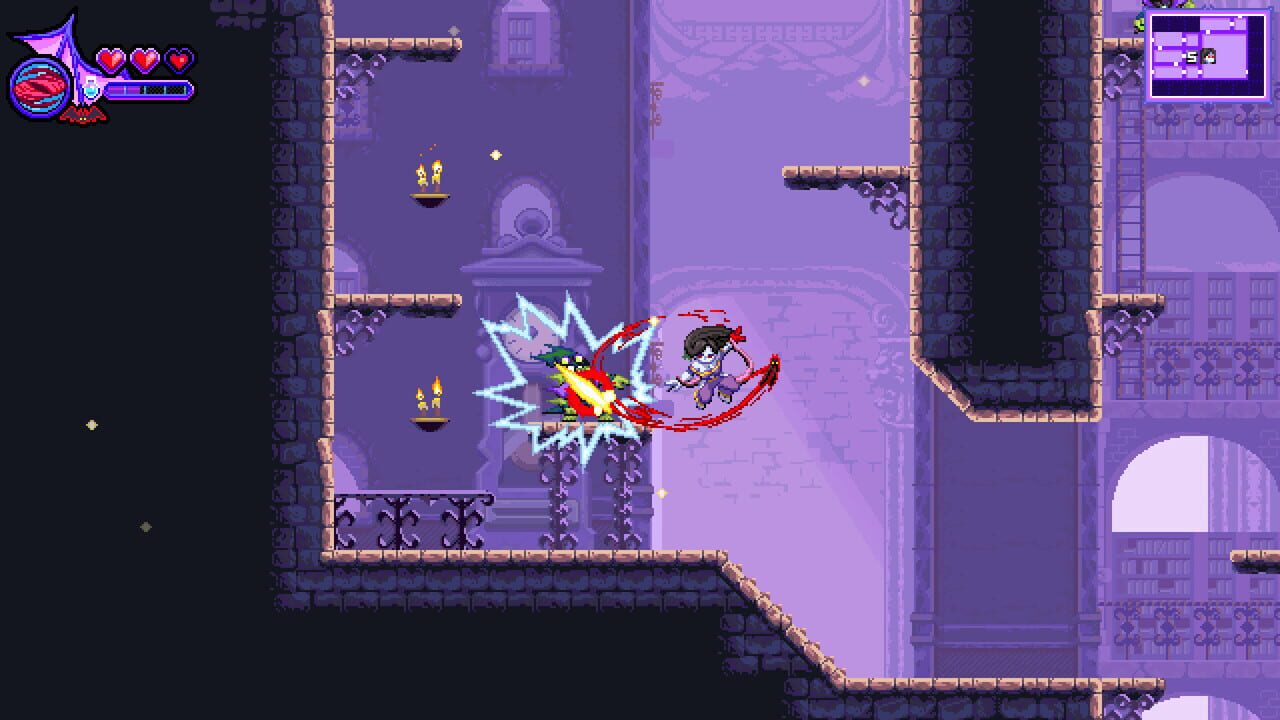Select the first red heart icon
Viewport: 1280px width, 720px height.
112,58
